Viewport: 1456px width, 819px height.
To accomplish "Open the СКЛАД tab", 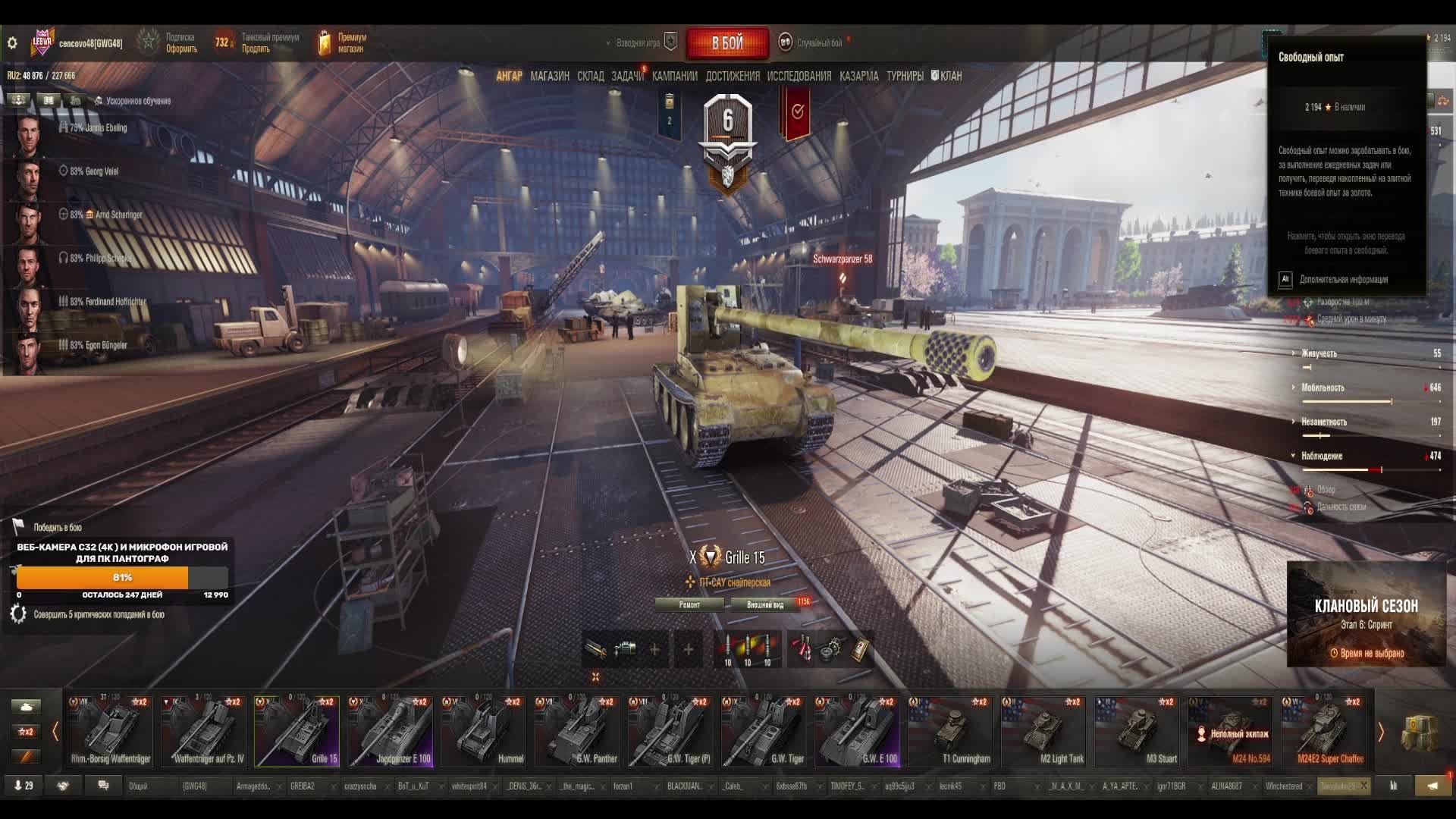I will [x=591, y=76].
